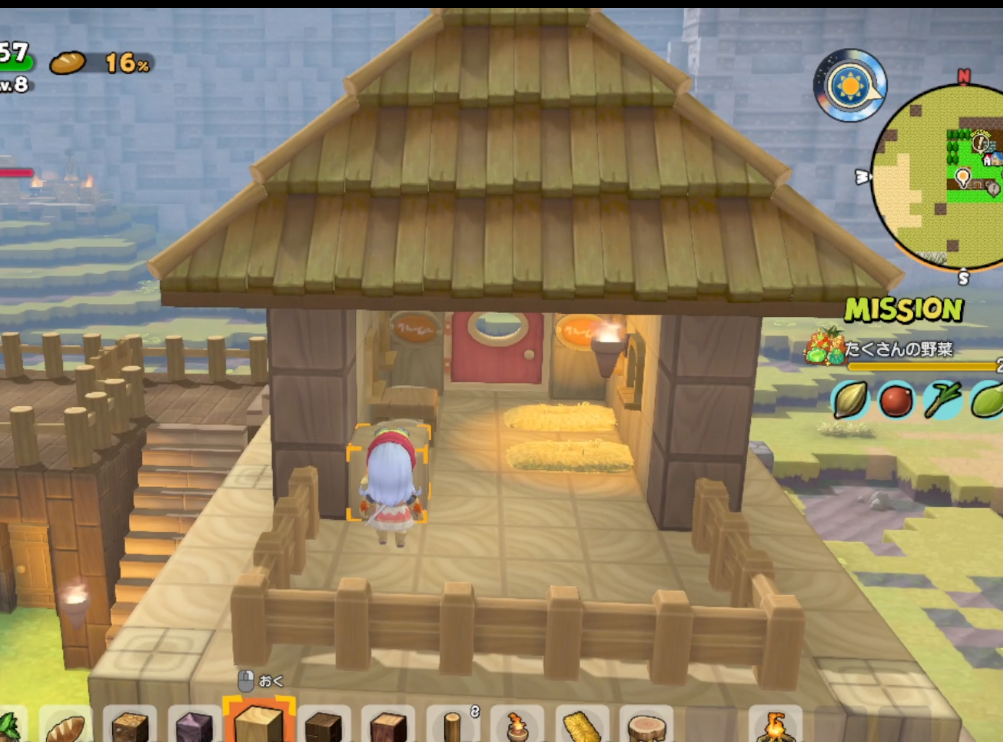1003x742 pixels.
Task: Select the green leek mission ingredient icon
Action: click(940, 400)
